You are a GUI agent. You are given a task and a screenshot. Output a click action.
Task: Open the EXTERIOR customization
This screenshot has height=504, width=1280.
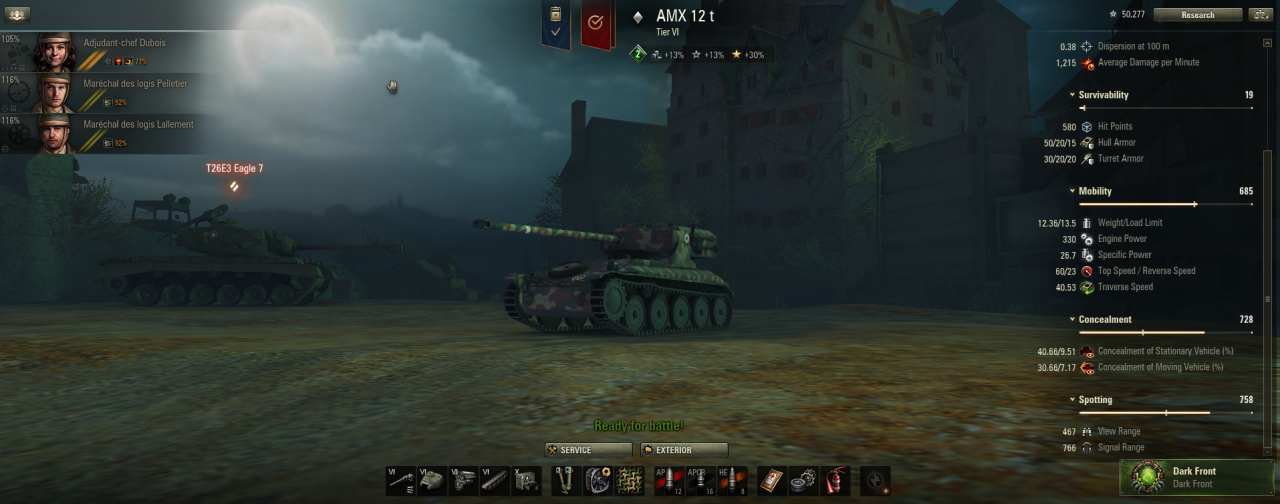click(x=685, y=450)
